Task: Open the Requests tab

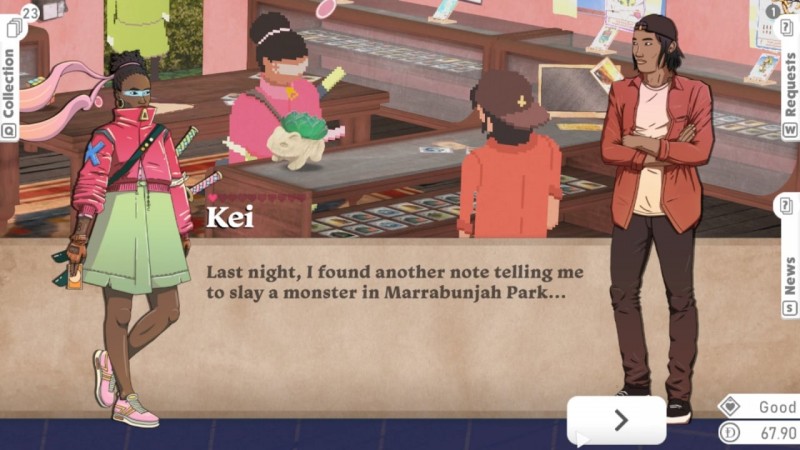Action: (x=789, y=82)
